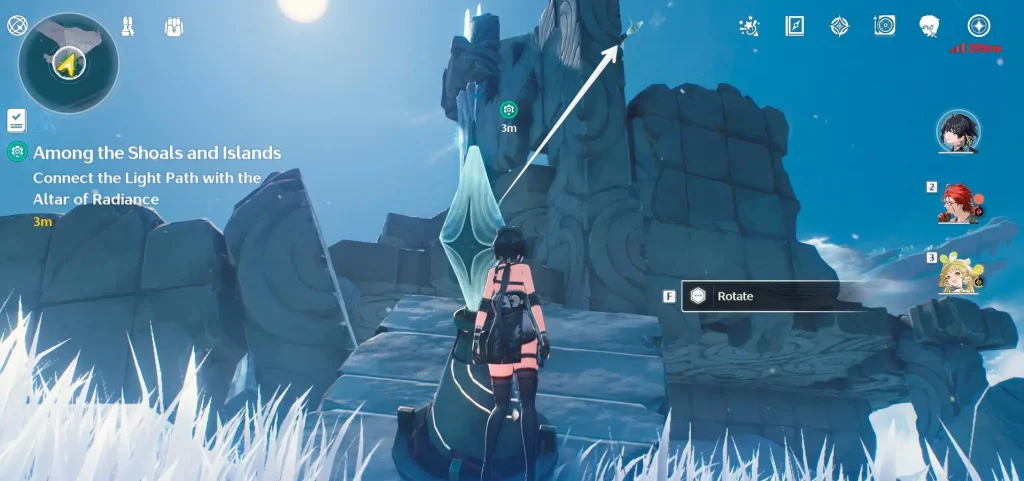Open the character head profile icon
Viewport: 1024px width, 481px height.
click(930, 26)
